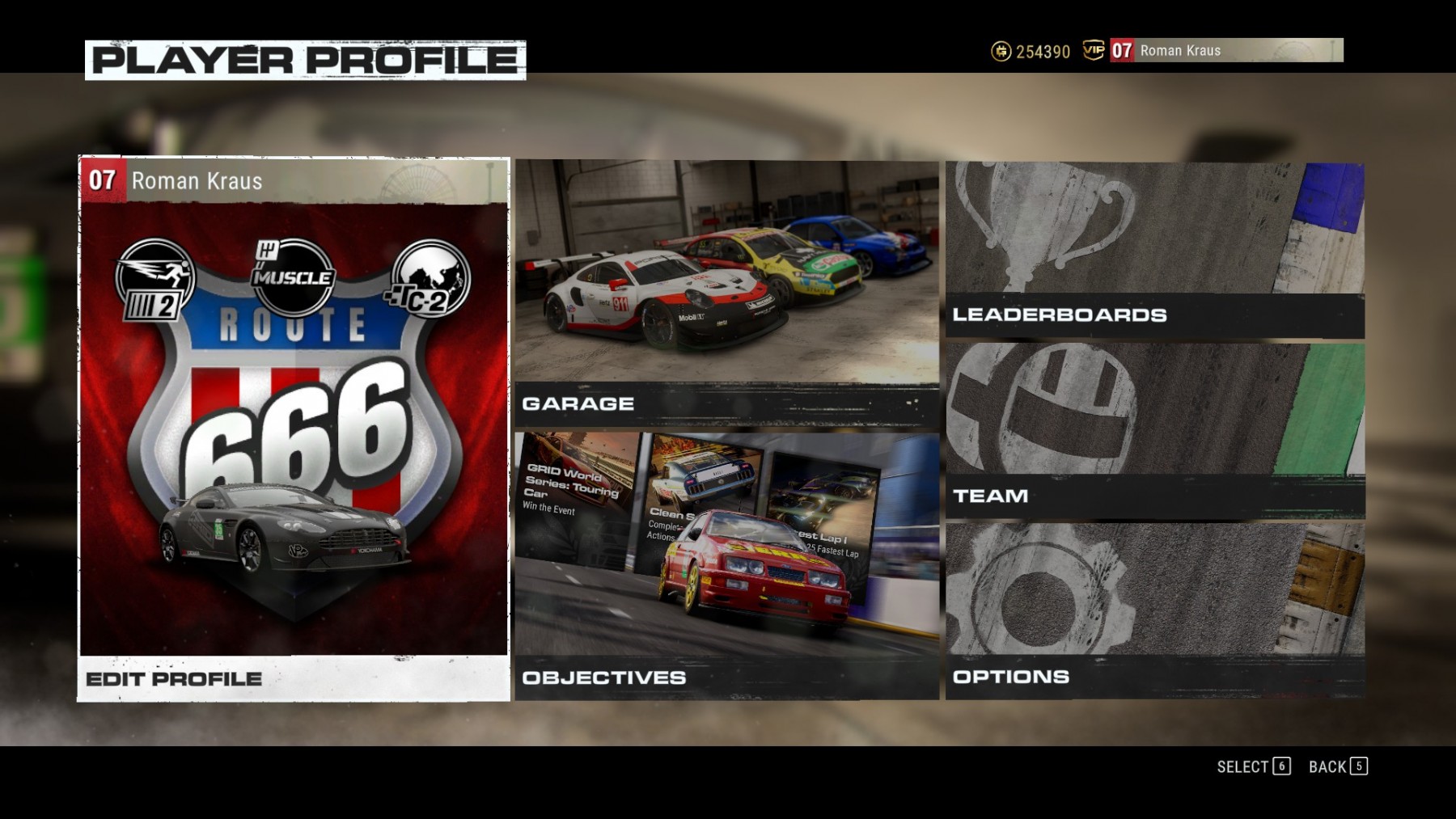1456x819 pixels.
Task: Open the Edit Profile card
Action: pos(294,428)
